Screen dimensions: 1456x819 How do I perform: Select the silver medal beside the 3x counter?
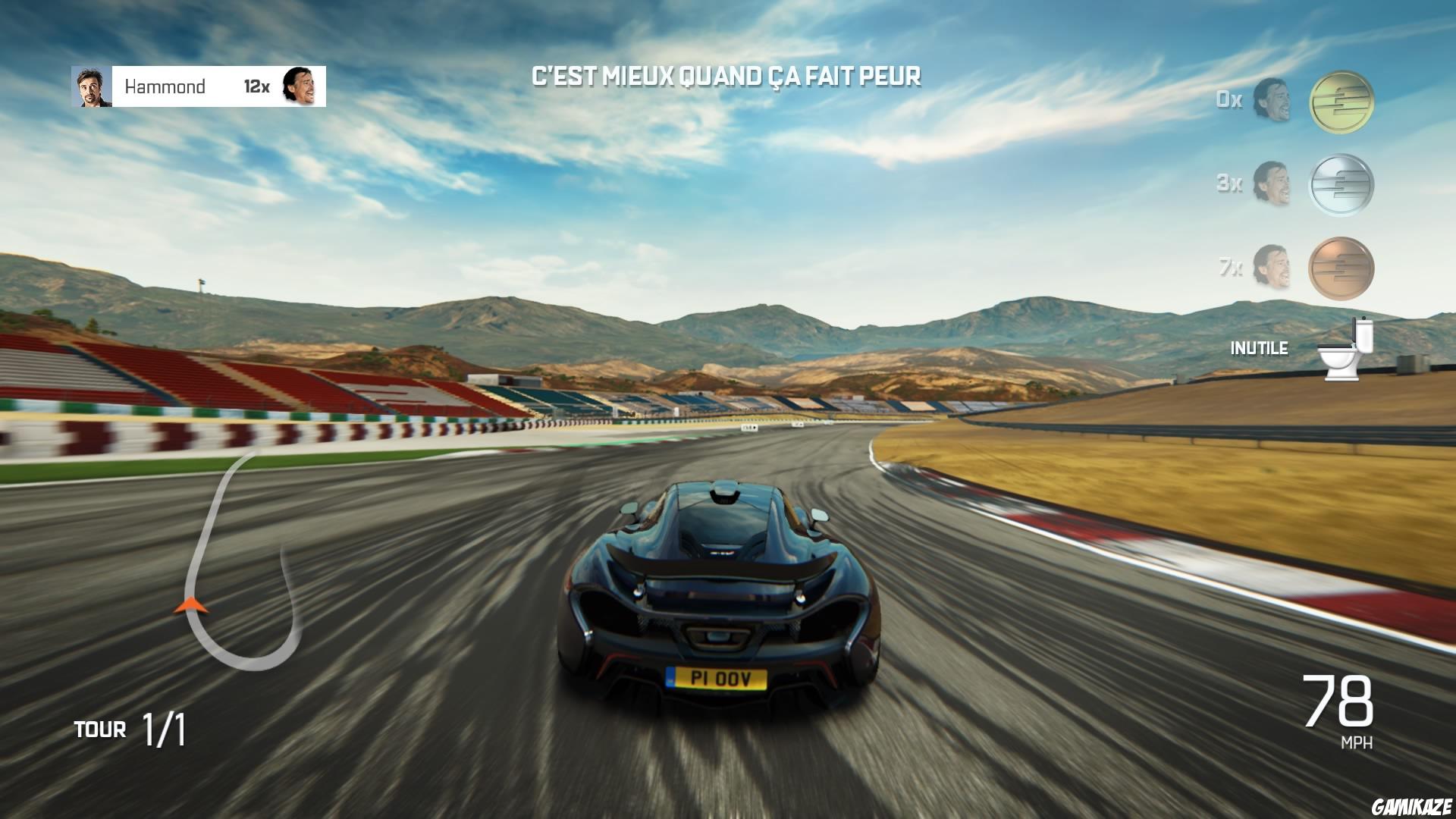pyautogui.click(x=1341, y=184)
